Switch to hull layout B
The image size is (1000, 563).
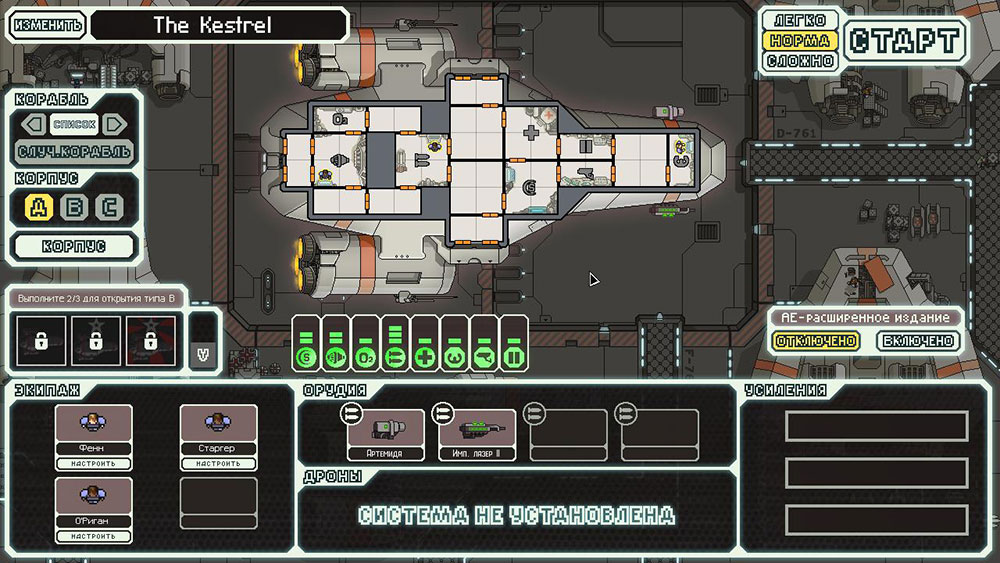pyautogui.click(x=75, y=208)
